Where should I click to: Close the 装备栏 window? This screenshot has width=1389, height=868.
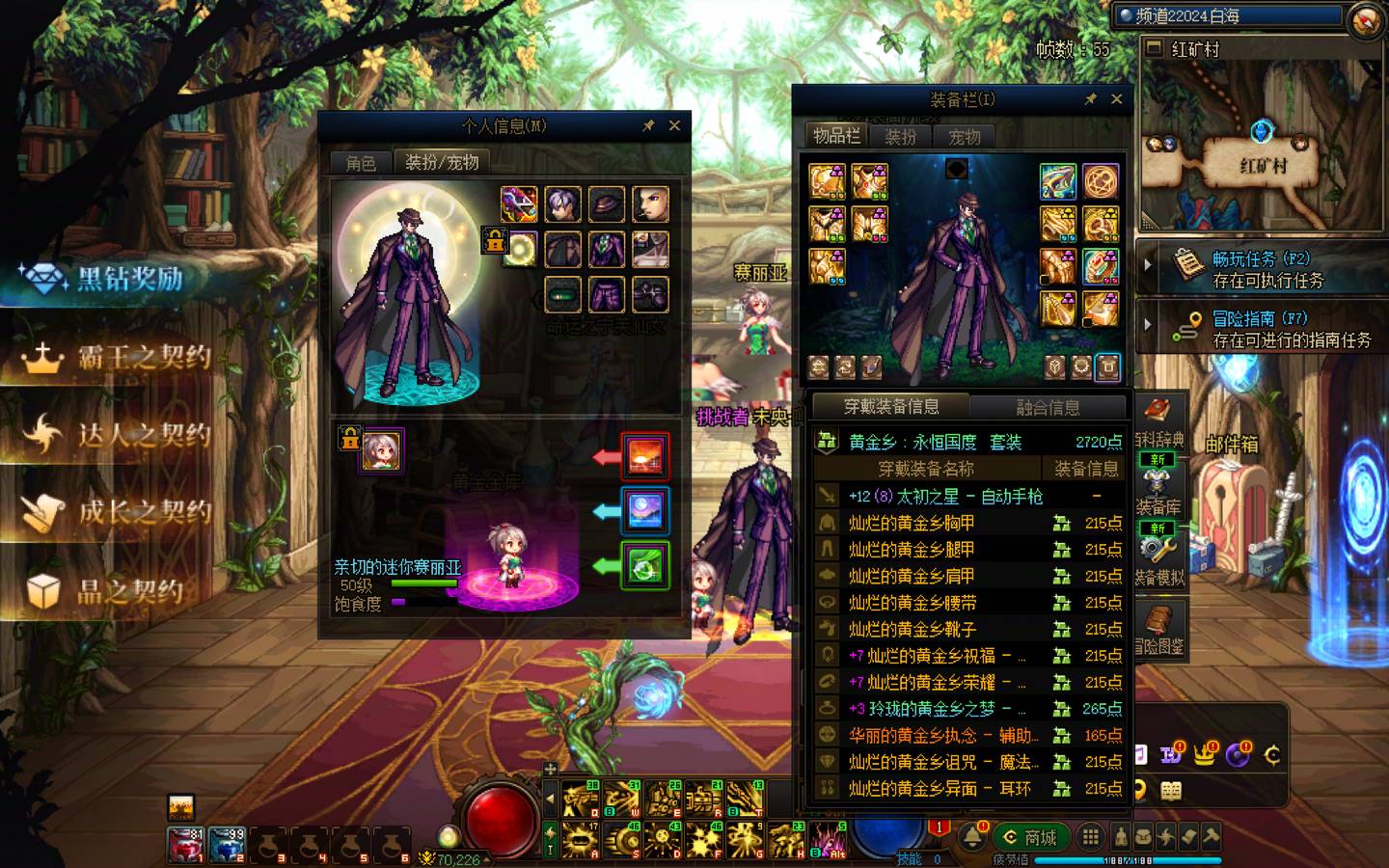(x=1116, y=98)
